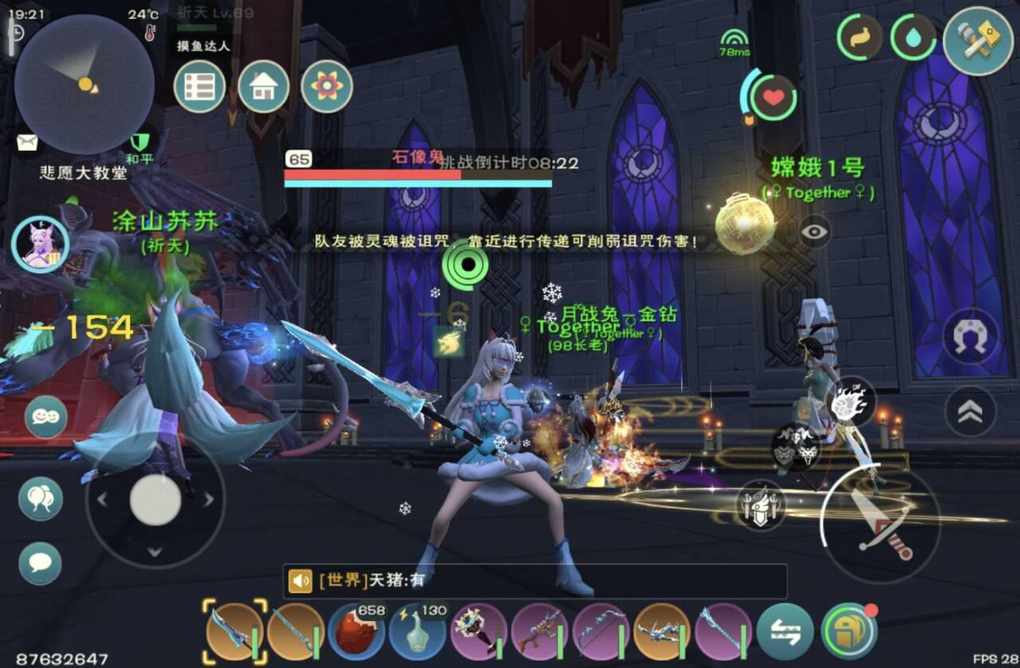Open the hammer crafting button

pyautogui.click(x=977, y=41)
